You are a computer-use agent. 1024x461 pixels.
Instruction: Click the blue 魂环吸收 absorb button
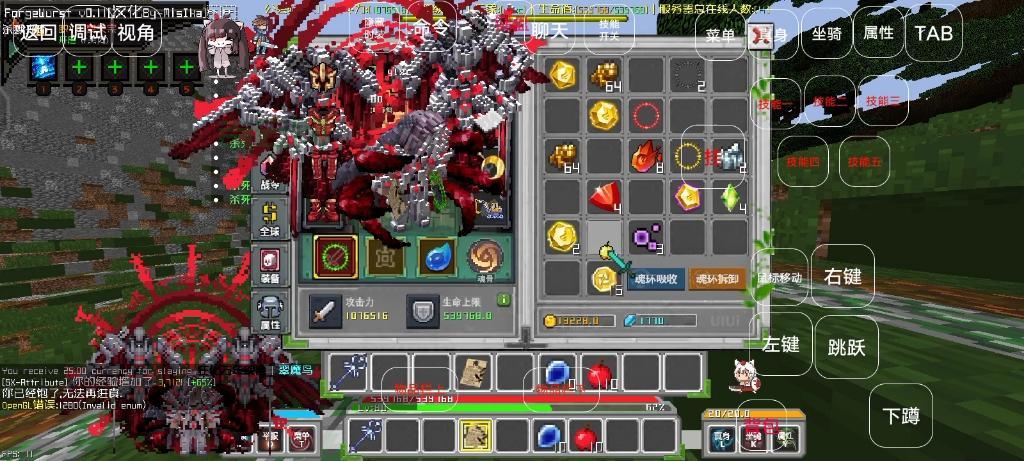658,278
